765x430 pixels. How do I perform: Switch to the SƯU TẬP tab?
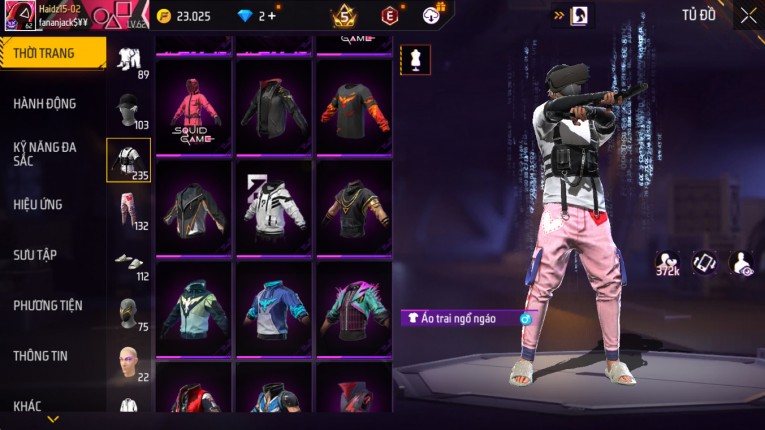coord(35,255)
